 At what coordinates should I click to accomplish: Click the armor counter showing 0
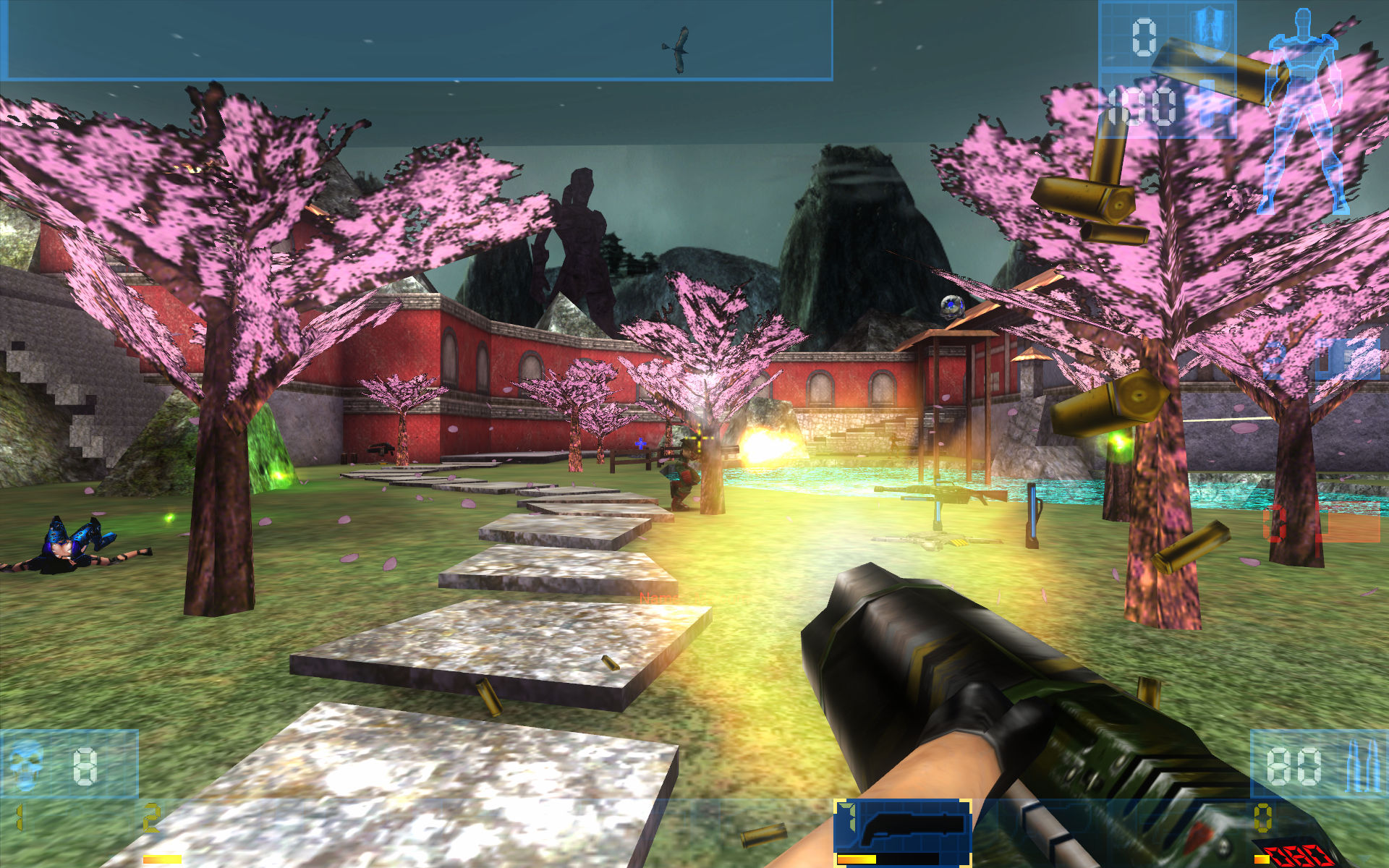[1144, 36]
